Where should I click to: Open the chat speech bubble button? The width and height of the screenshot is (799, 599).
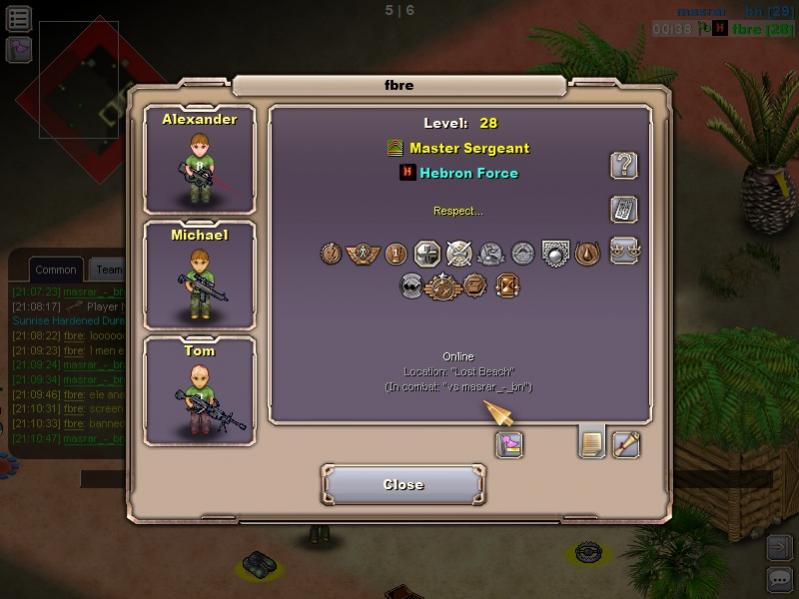coord(779,579)
